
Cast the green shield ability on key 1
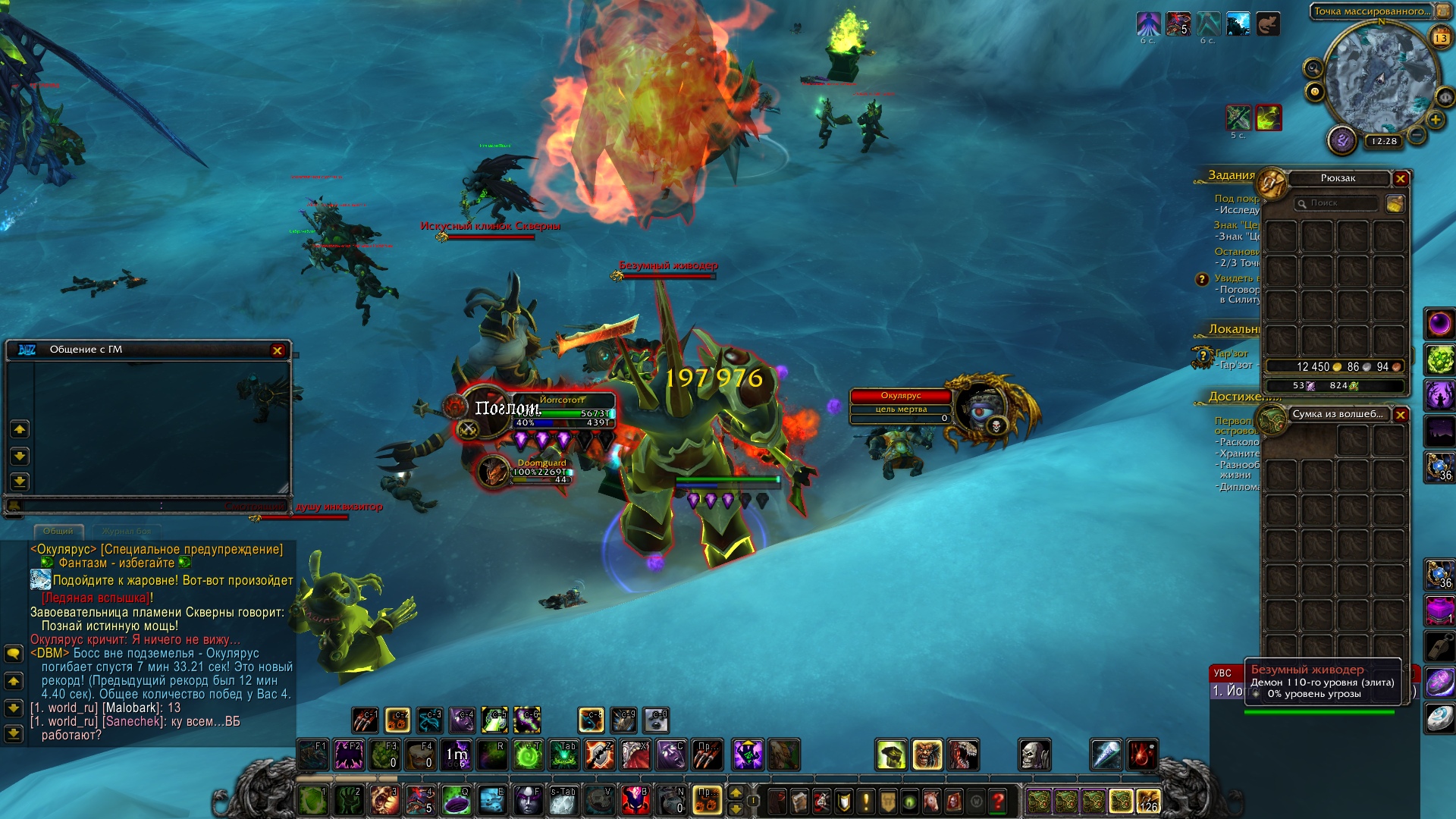(x=312, y=800)
